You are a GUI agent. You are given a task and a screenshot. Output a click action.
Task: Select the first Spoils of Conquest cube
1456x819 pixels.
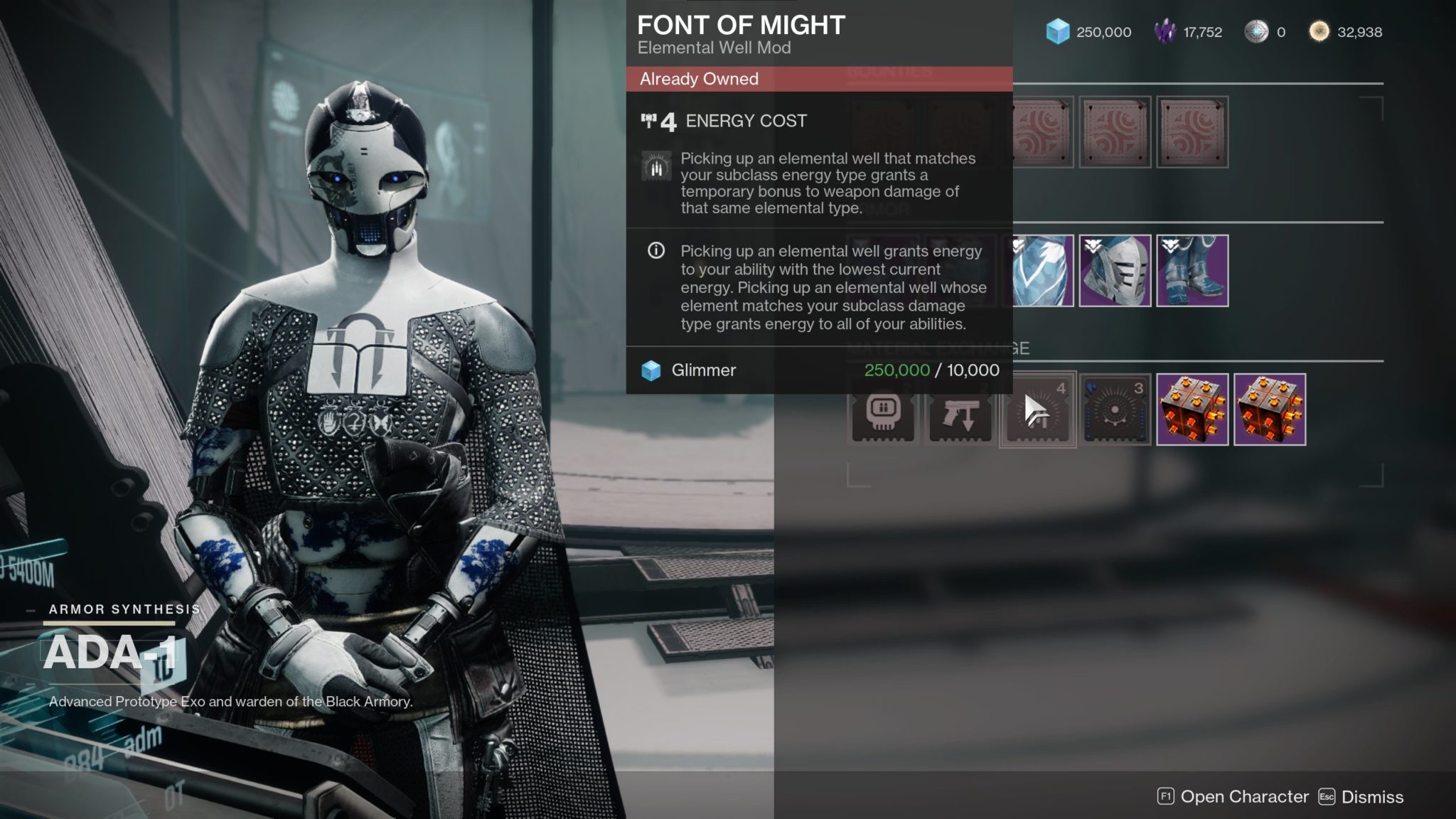coord(1194,411)
